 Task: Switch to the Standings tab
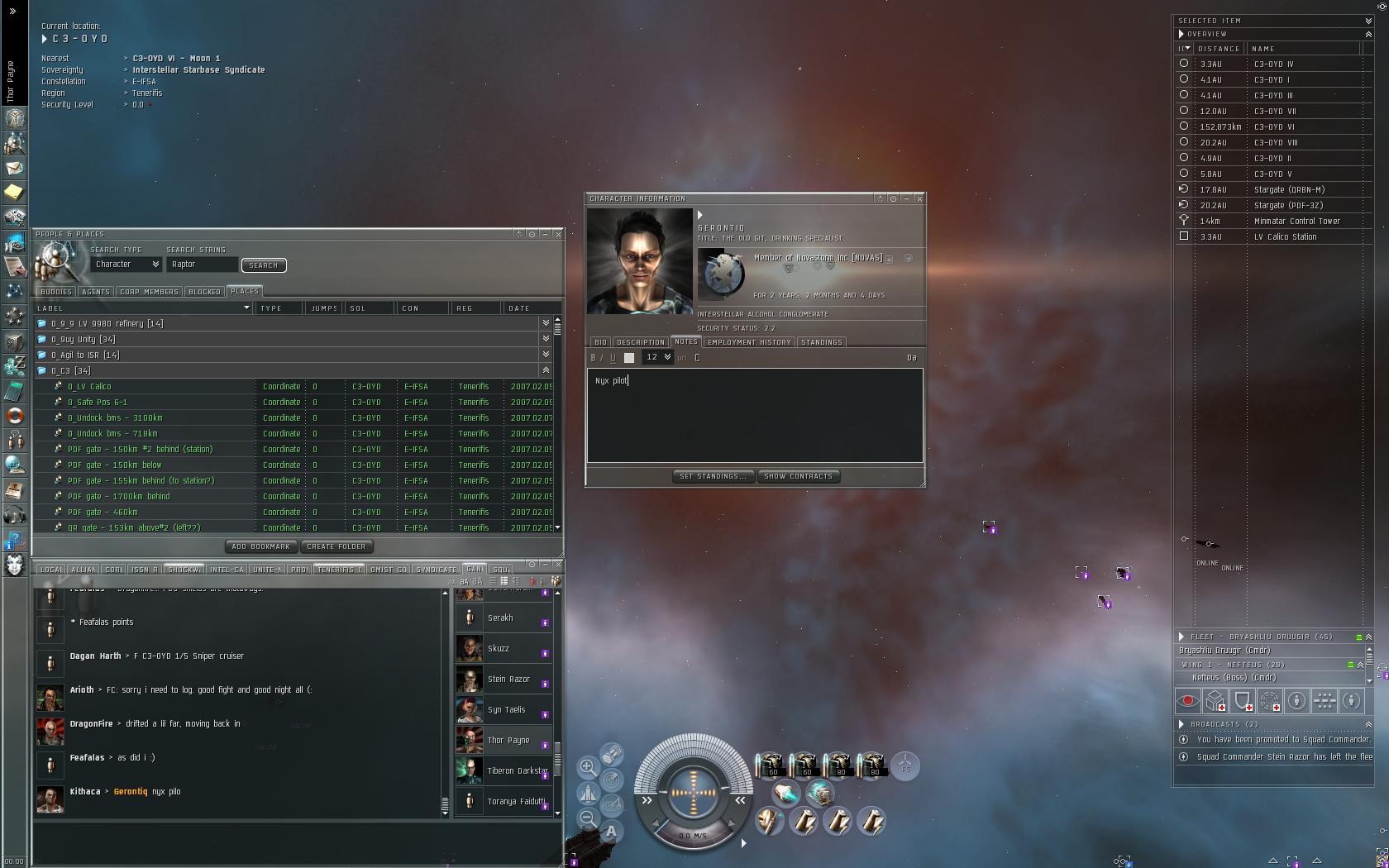[x=821, y=342]
